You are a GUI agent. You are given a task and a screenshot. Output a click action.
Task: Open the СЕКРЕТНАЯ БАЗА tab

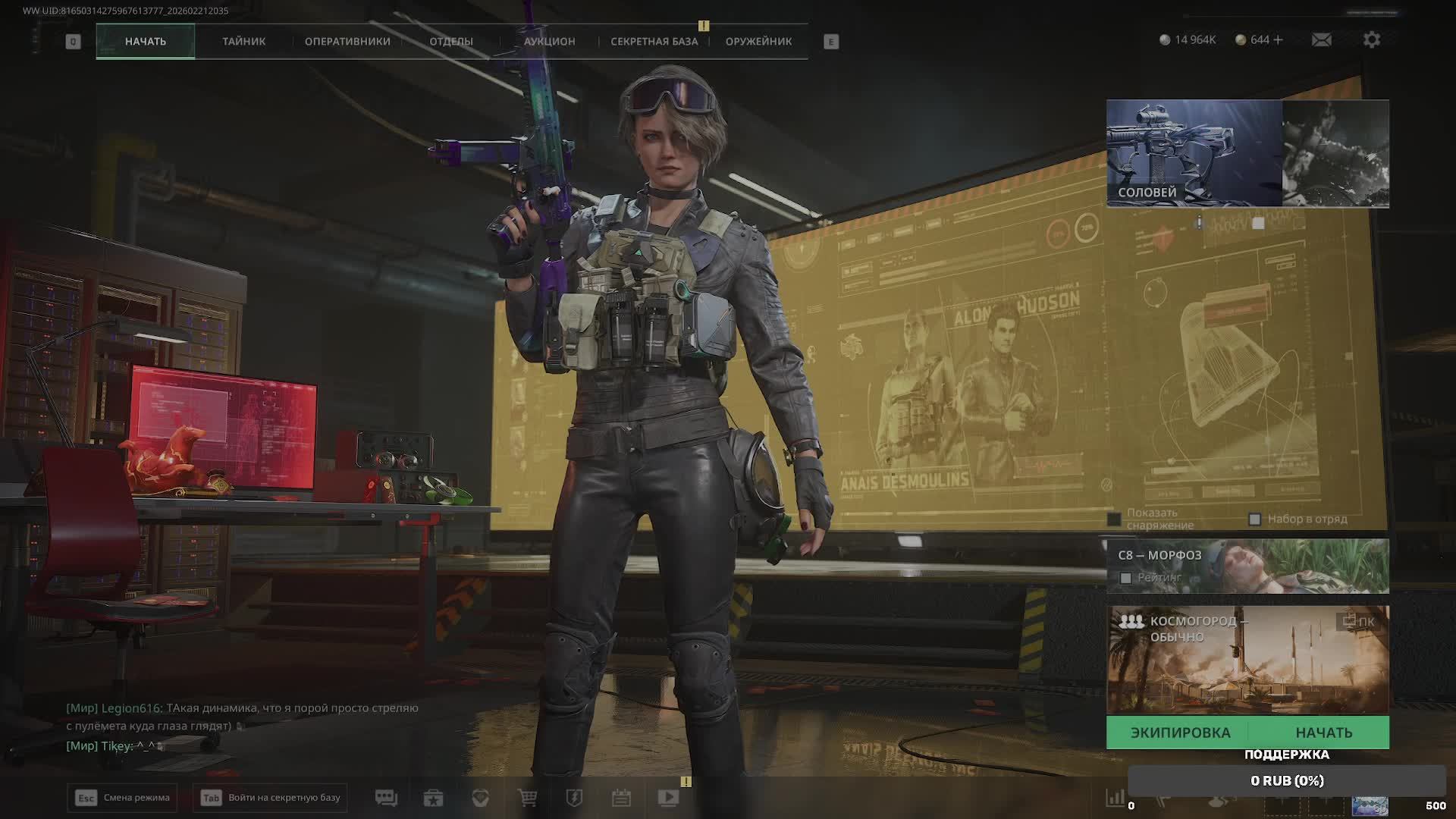[654, 41]
